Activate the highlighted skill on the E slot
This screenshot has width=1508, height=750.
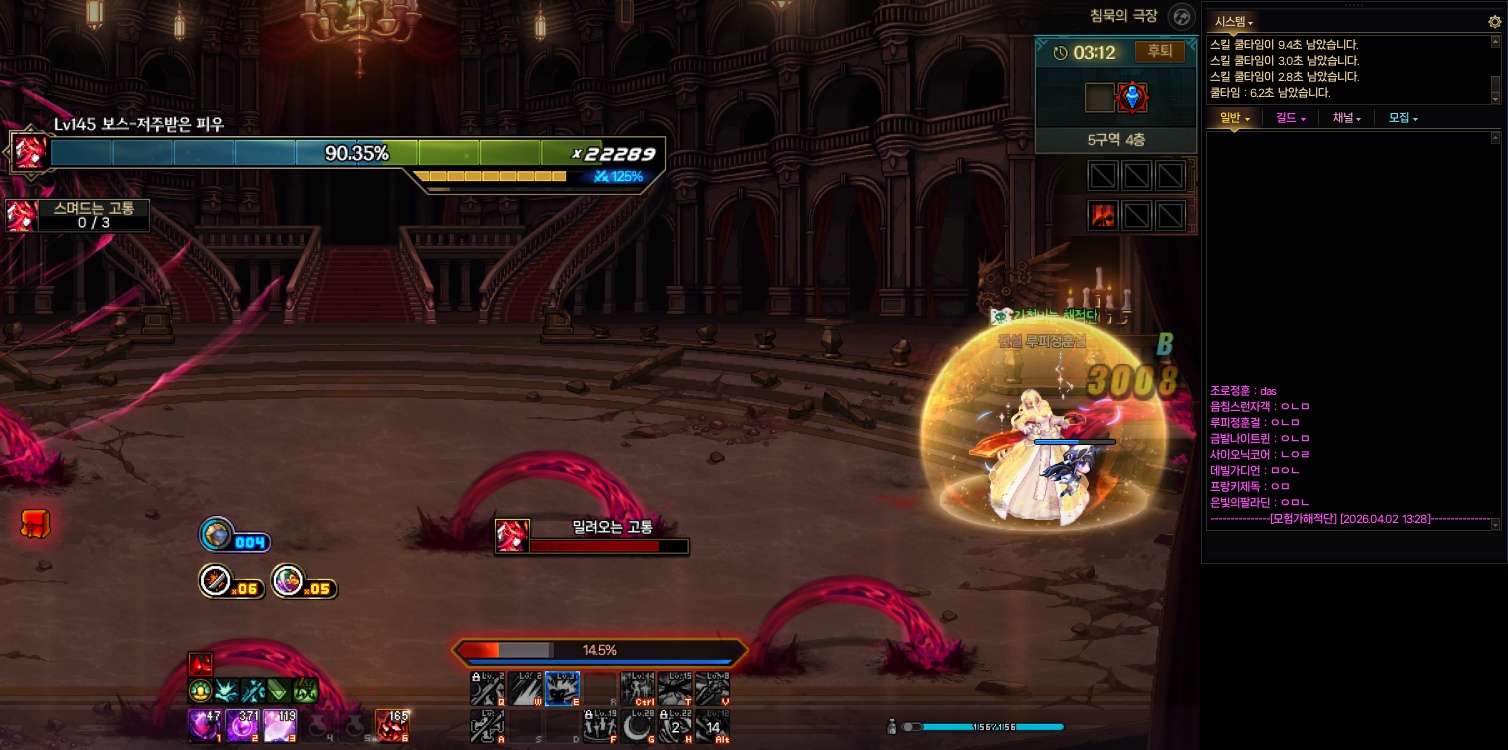[562, 689]
